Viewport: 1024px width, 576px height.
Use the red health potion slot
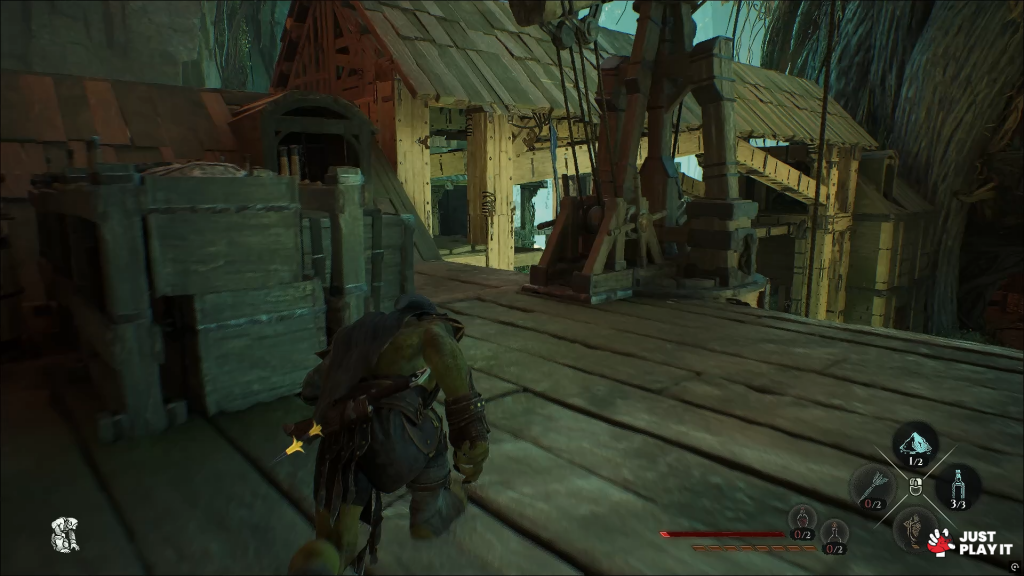pos(802,520)
